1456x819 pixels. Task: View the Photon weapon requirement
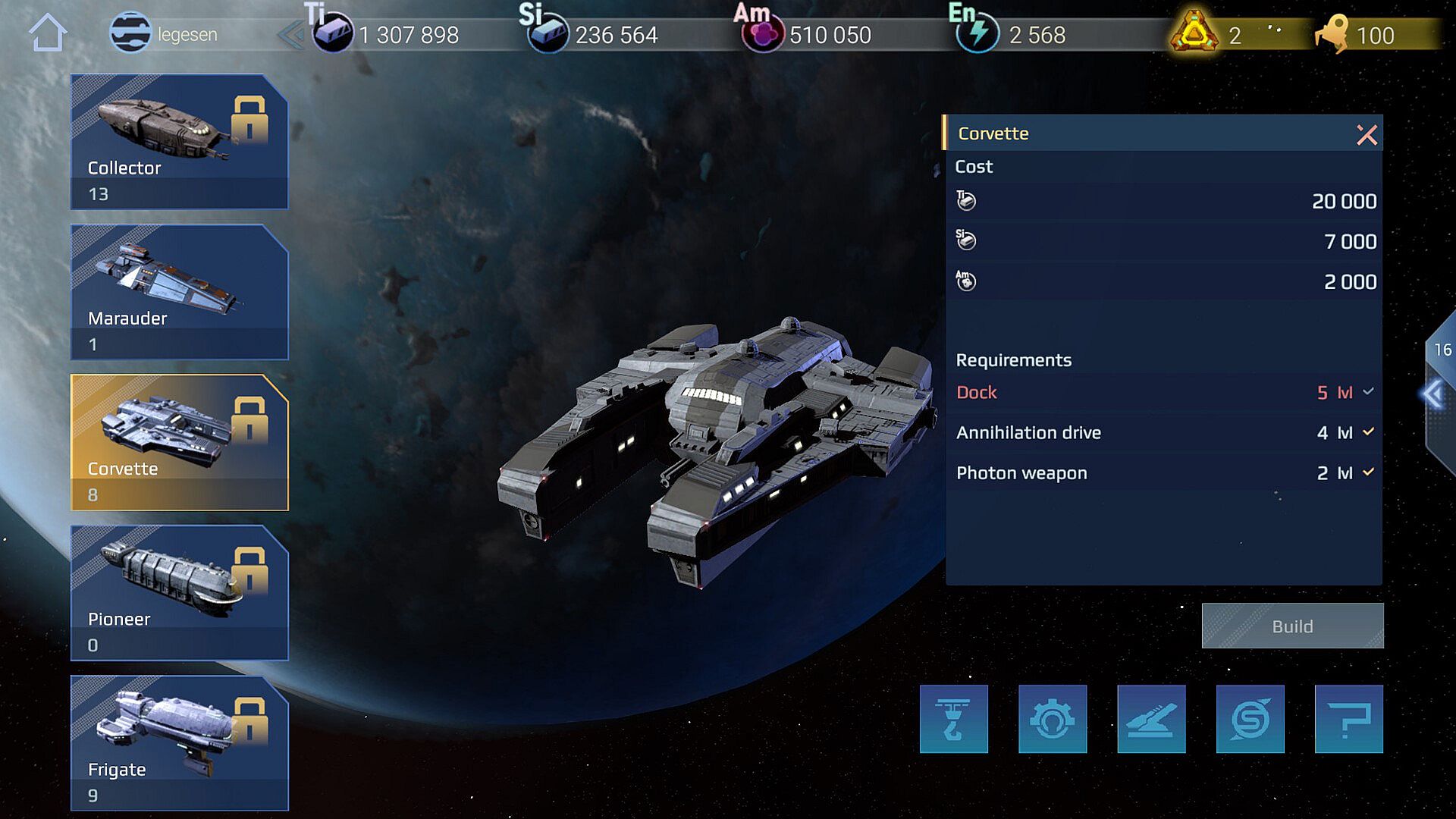[x=1163, y=473]
